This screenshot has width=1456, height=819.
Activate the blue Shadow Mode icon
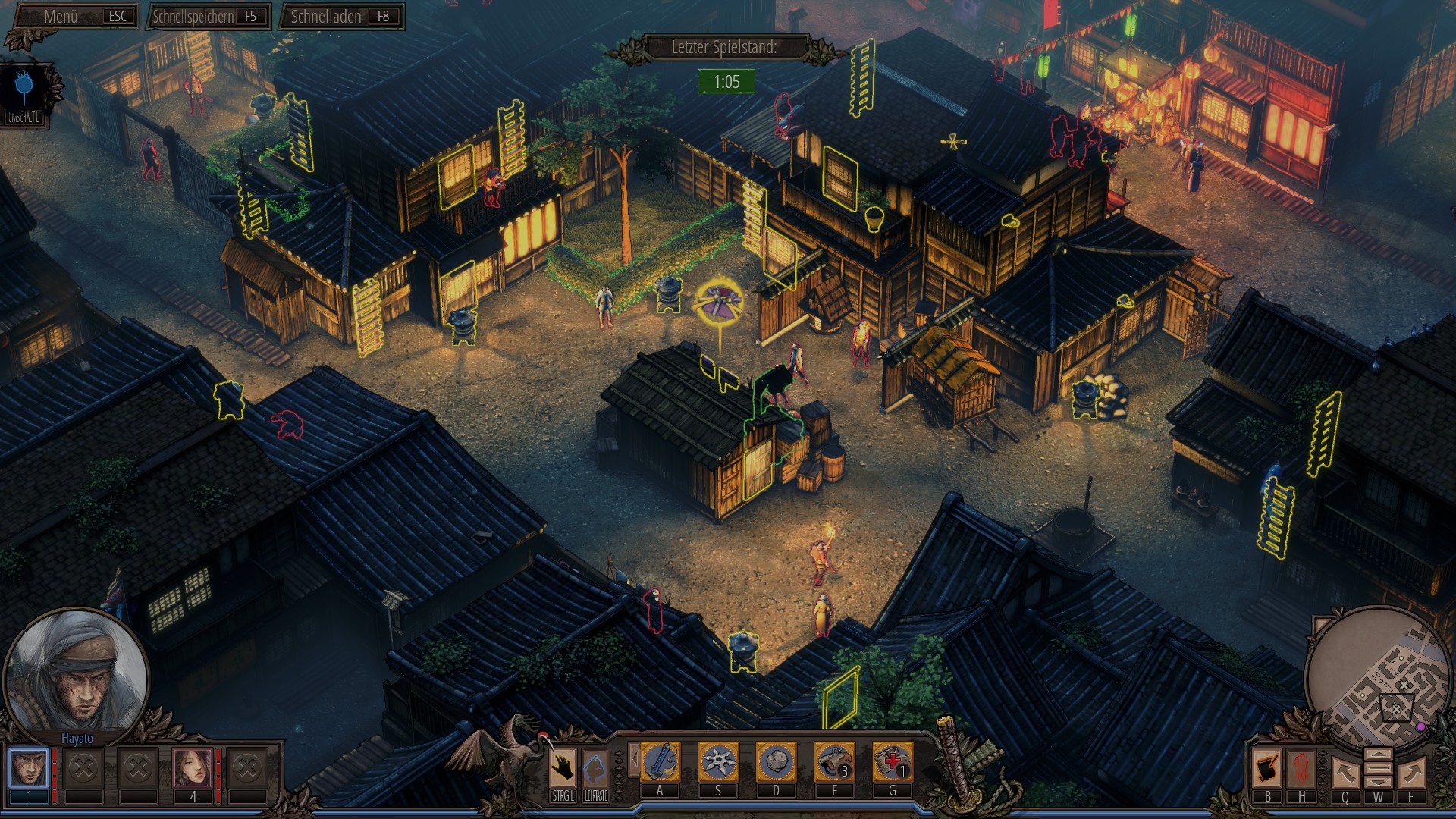click(24, 87)
